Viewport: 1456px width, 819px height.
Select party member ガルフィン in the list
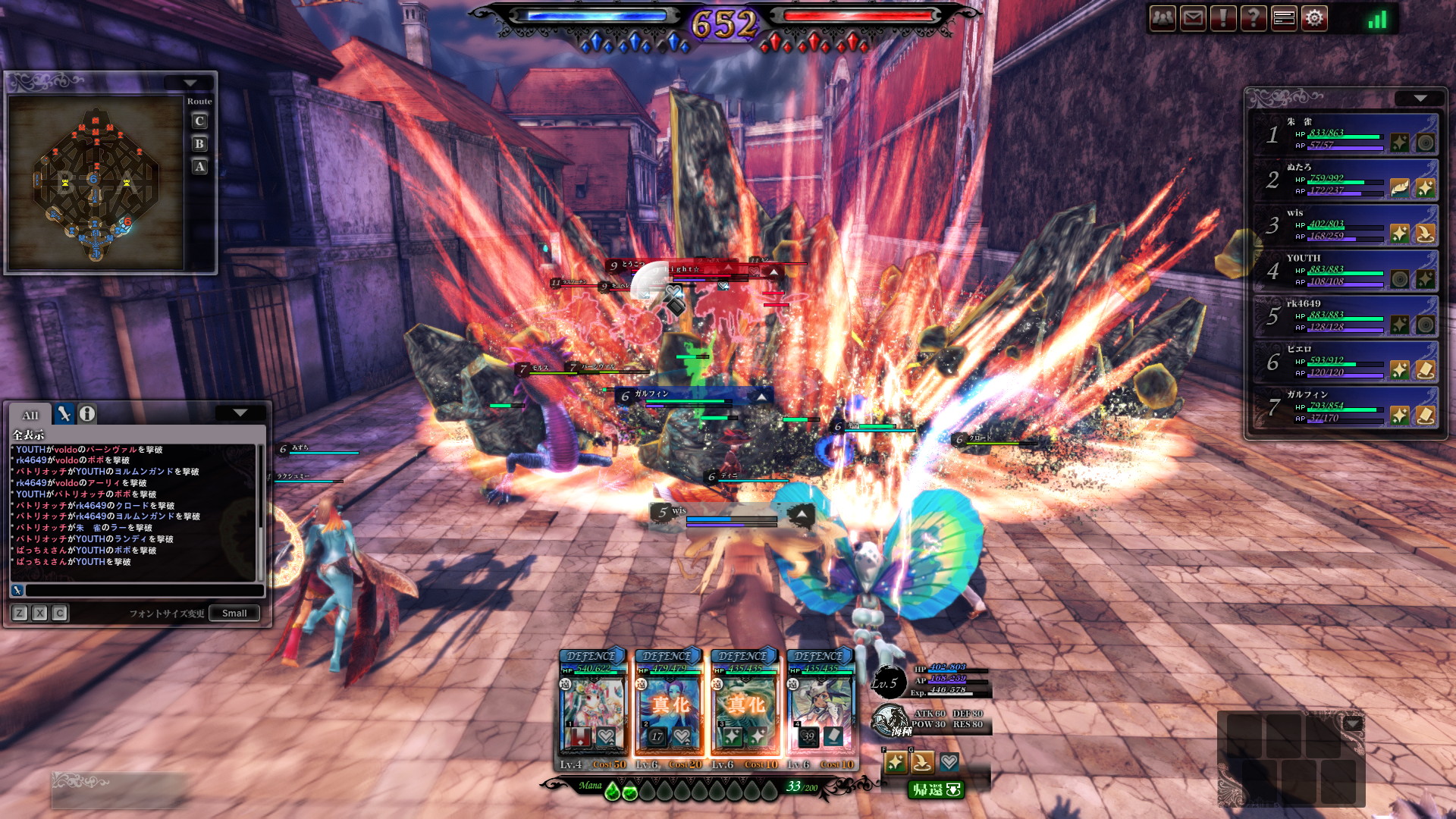(x=1344, y=408)
